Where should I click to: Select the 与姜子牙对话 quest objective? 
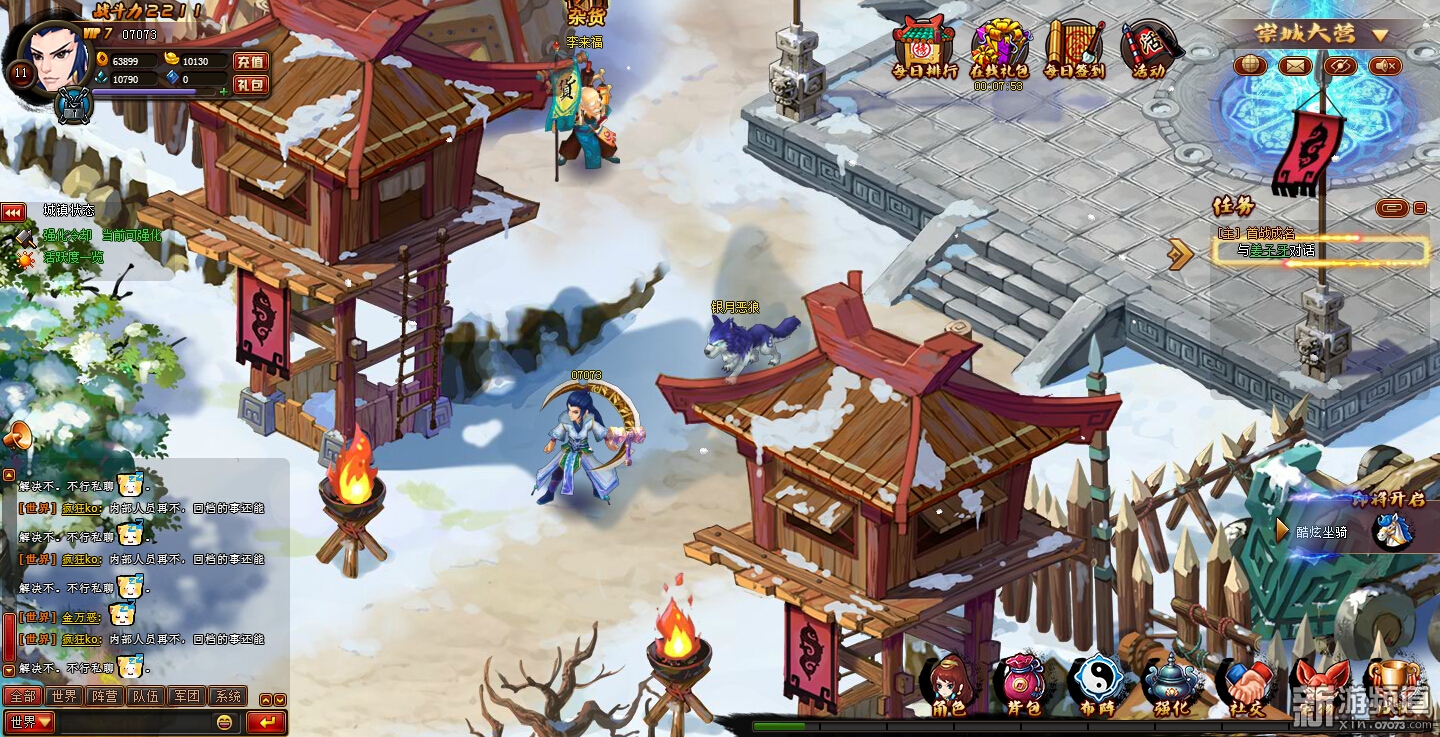1320,251
